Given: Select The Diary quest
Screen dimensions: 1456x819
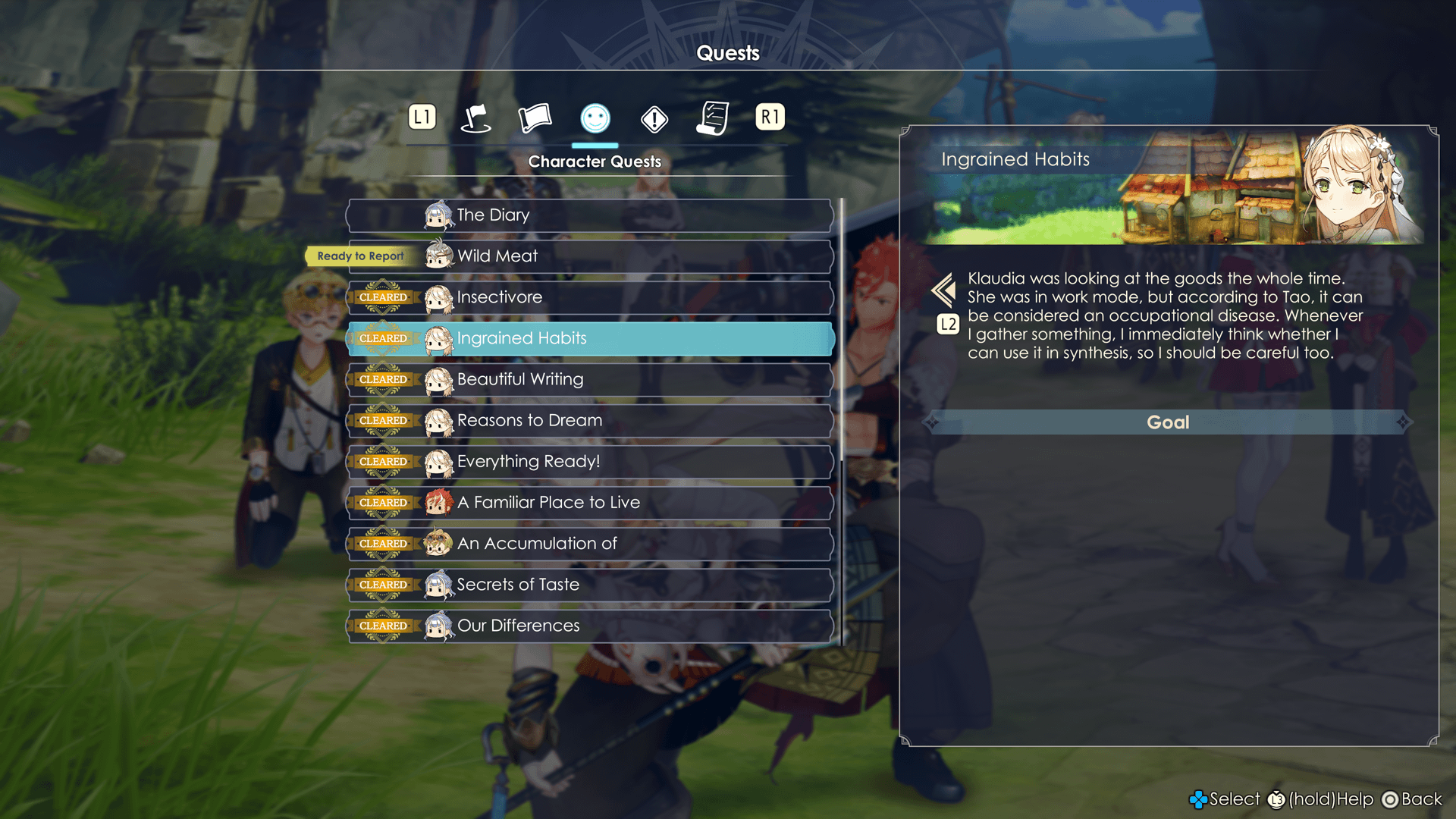Looking at the screenshot, I should 590,215.
